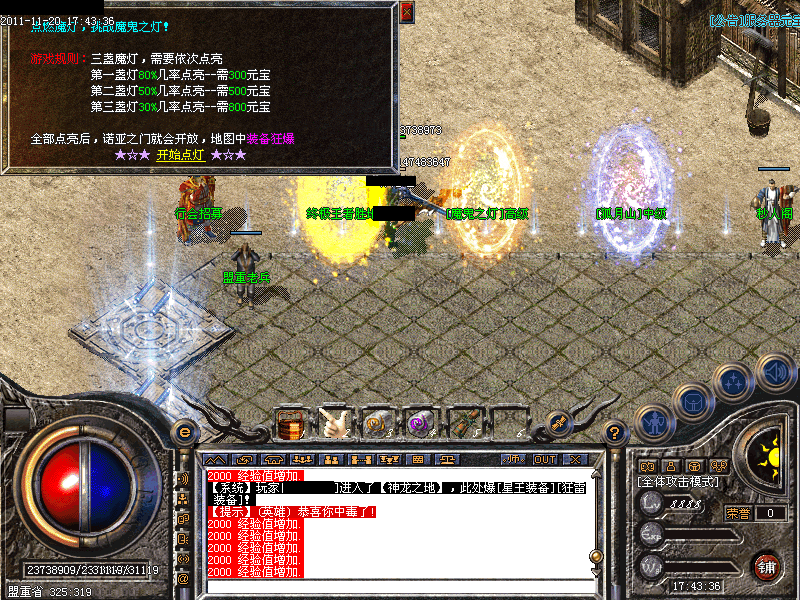Open the skills sparkle round button
800x600 pixels.
[735, 381]
